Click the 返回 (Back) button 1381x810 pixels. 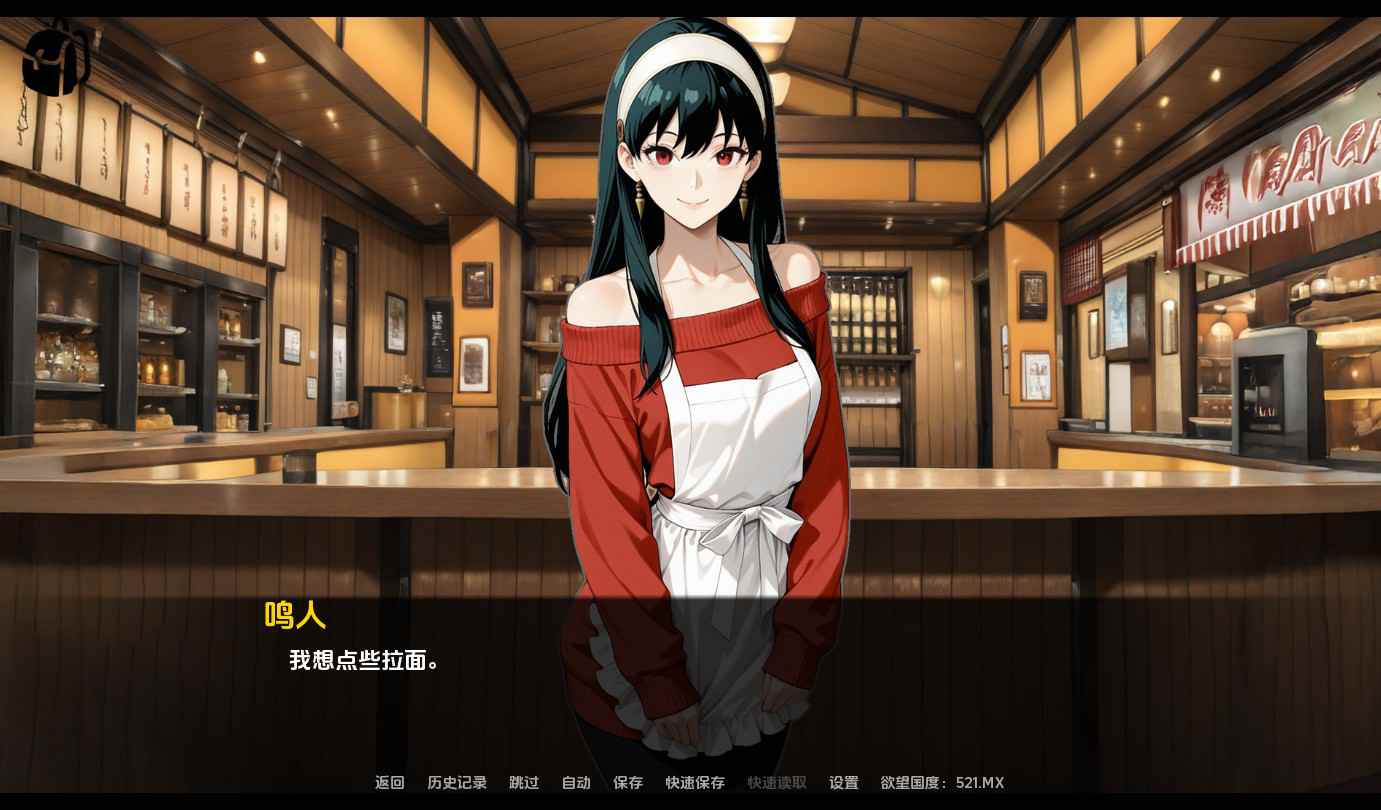pos(390,783)
